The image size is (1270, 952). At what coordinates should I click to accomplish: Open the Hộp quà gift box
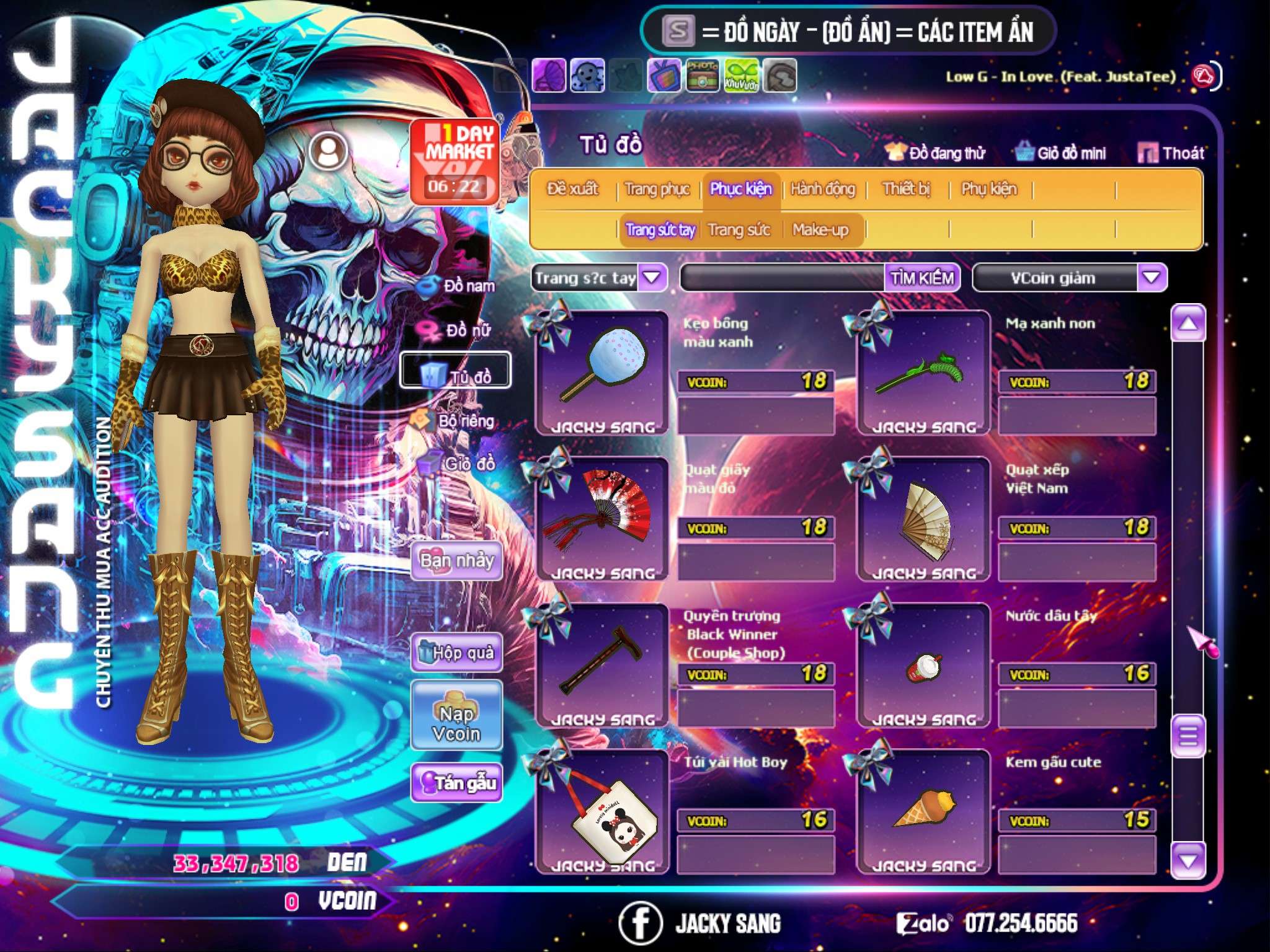pyautogui.click(x=456, y=653)
